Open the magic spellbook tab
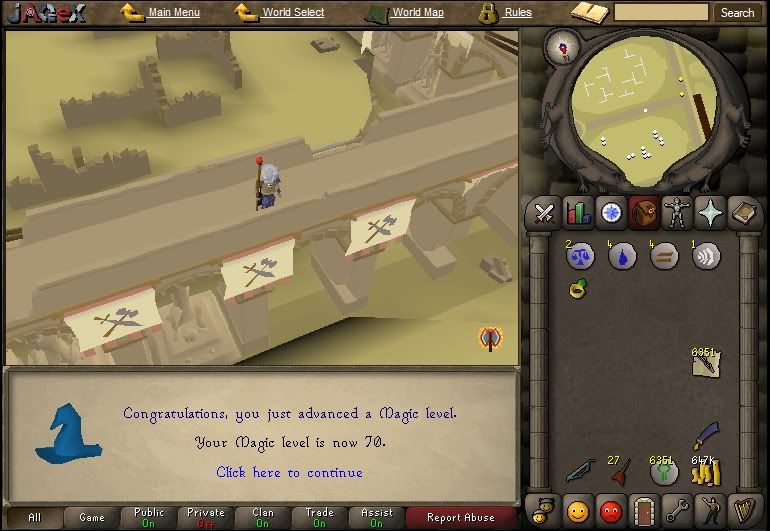The width and height of the screenshot is (770, 531). click(x=711, y=212)
